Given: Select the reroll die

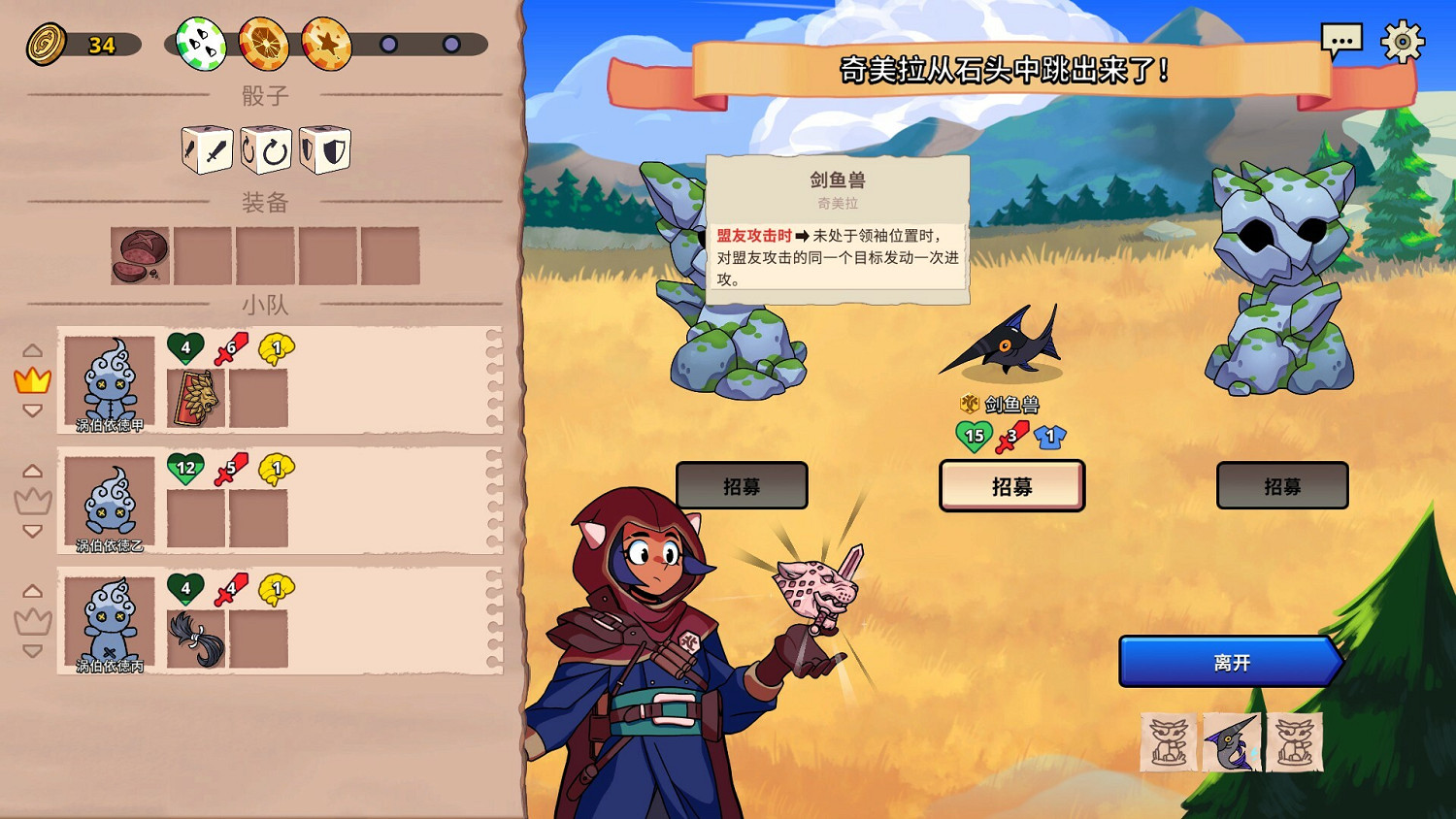Looking at the screenshot, I should point(265,148).
